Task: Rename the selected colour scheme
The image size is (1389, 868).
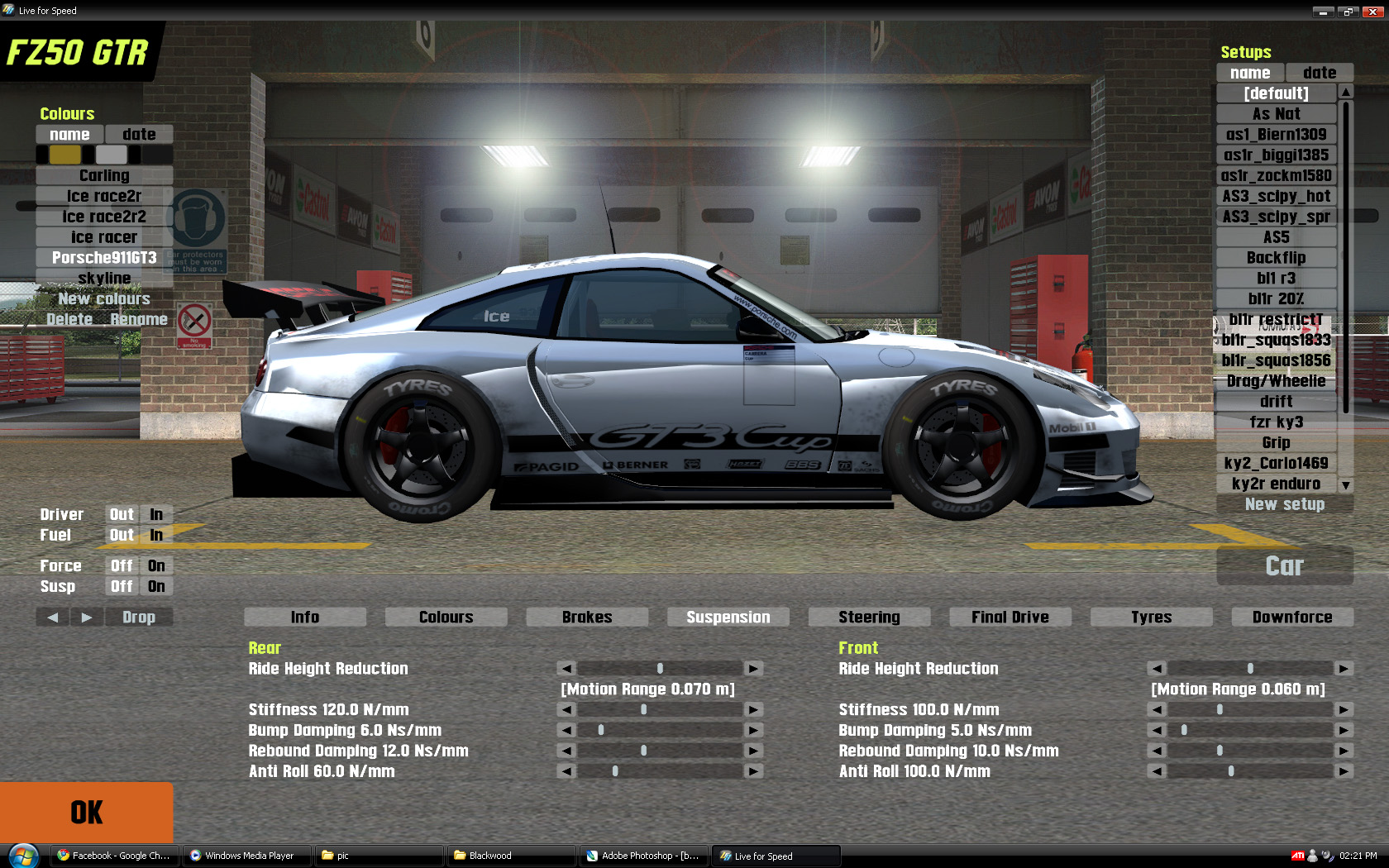Action: click(x=139, y=320)
